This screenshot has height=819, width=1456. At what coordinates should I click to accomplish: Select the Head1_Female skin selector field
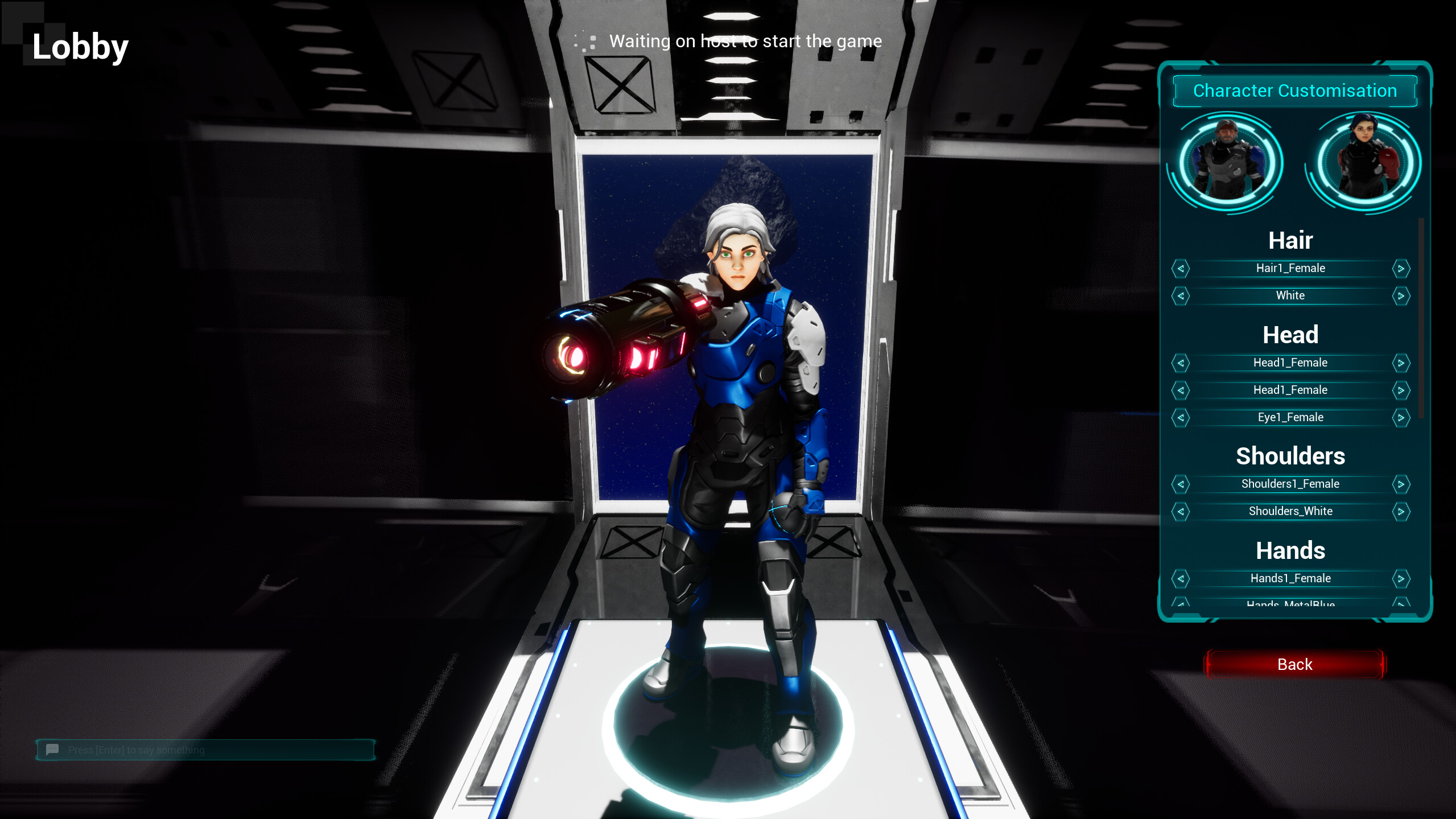click(x=1292, y=390)
